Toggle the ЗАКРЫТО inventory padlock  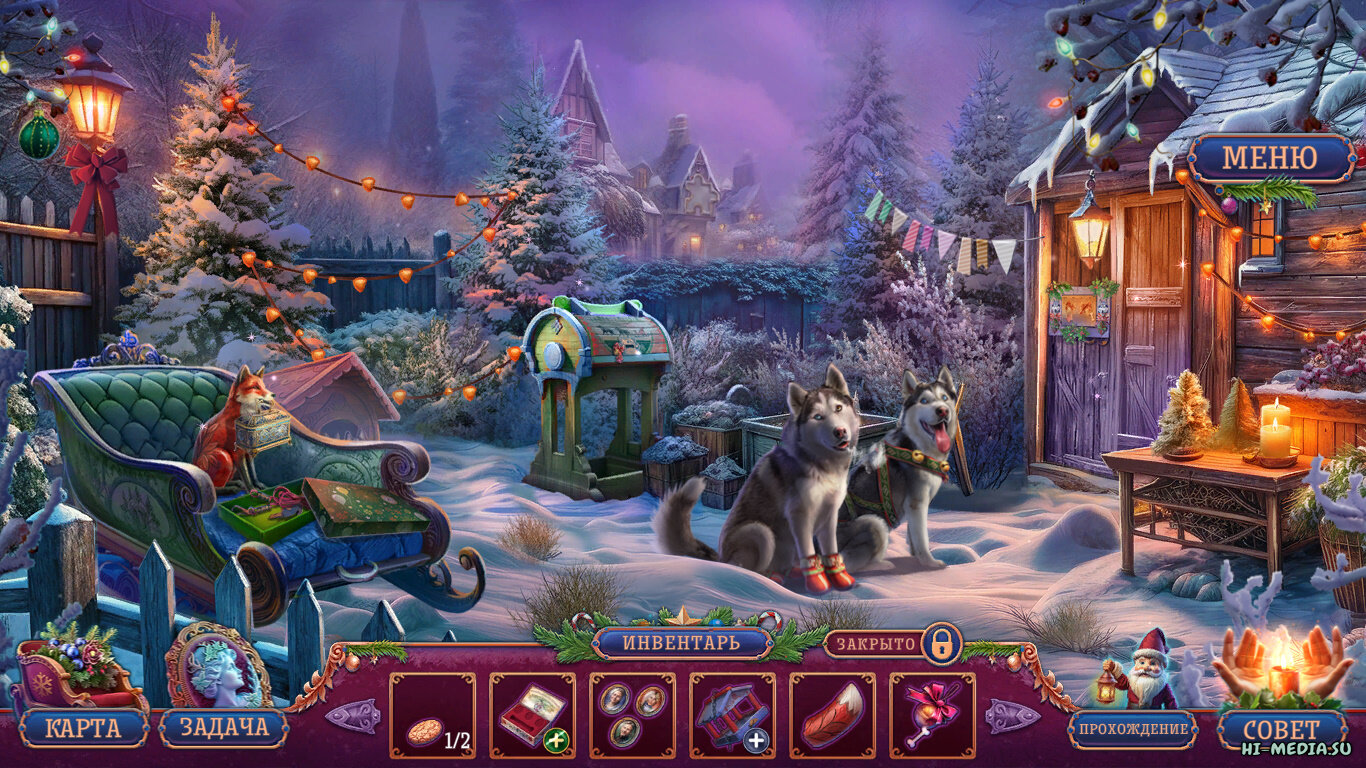pos(941,643)
